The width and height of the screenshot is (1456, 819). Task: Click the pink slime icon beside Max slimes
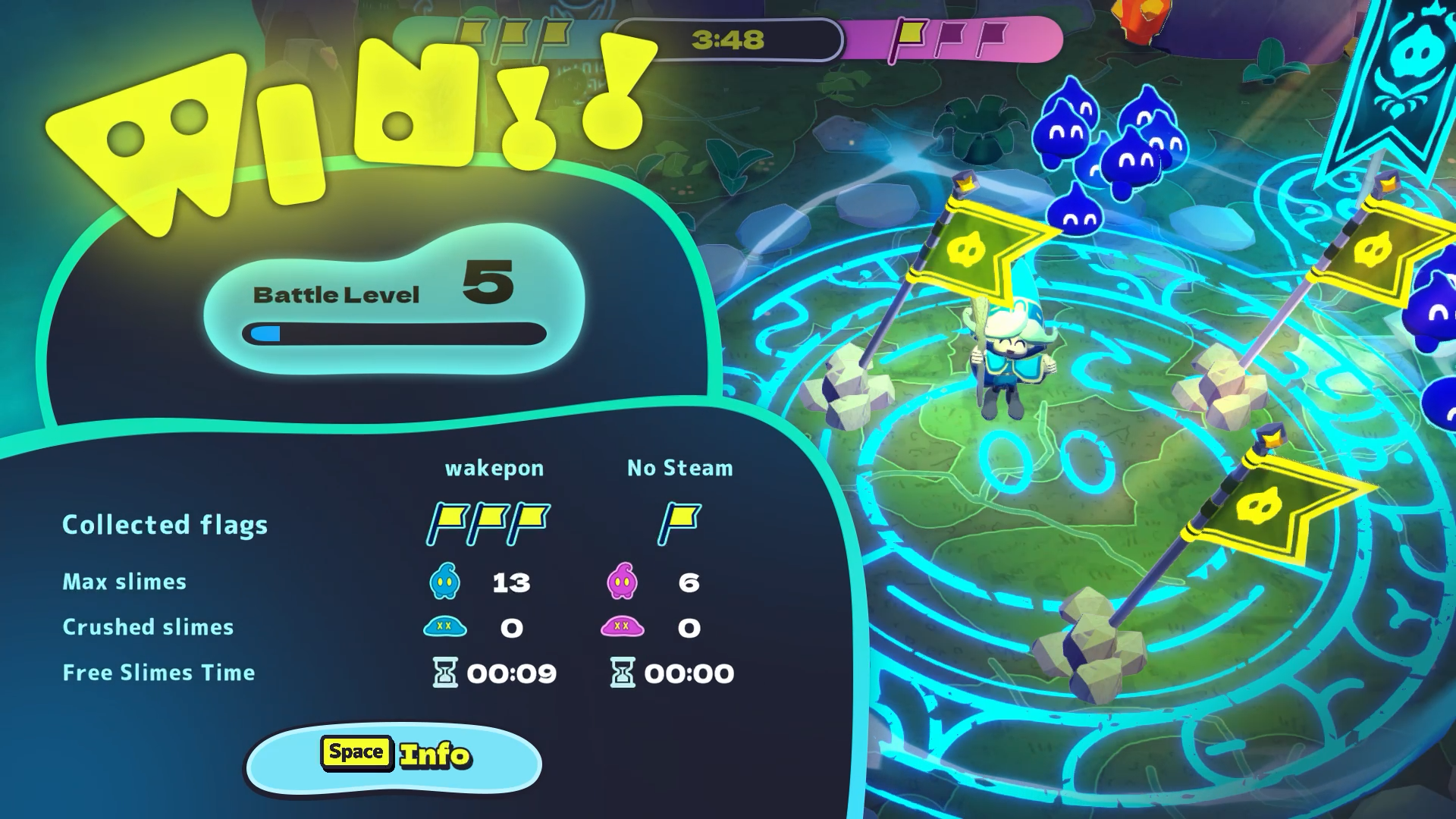tap(623, 580)
